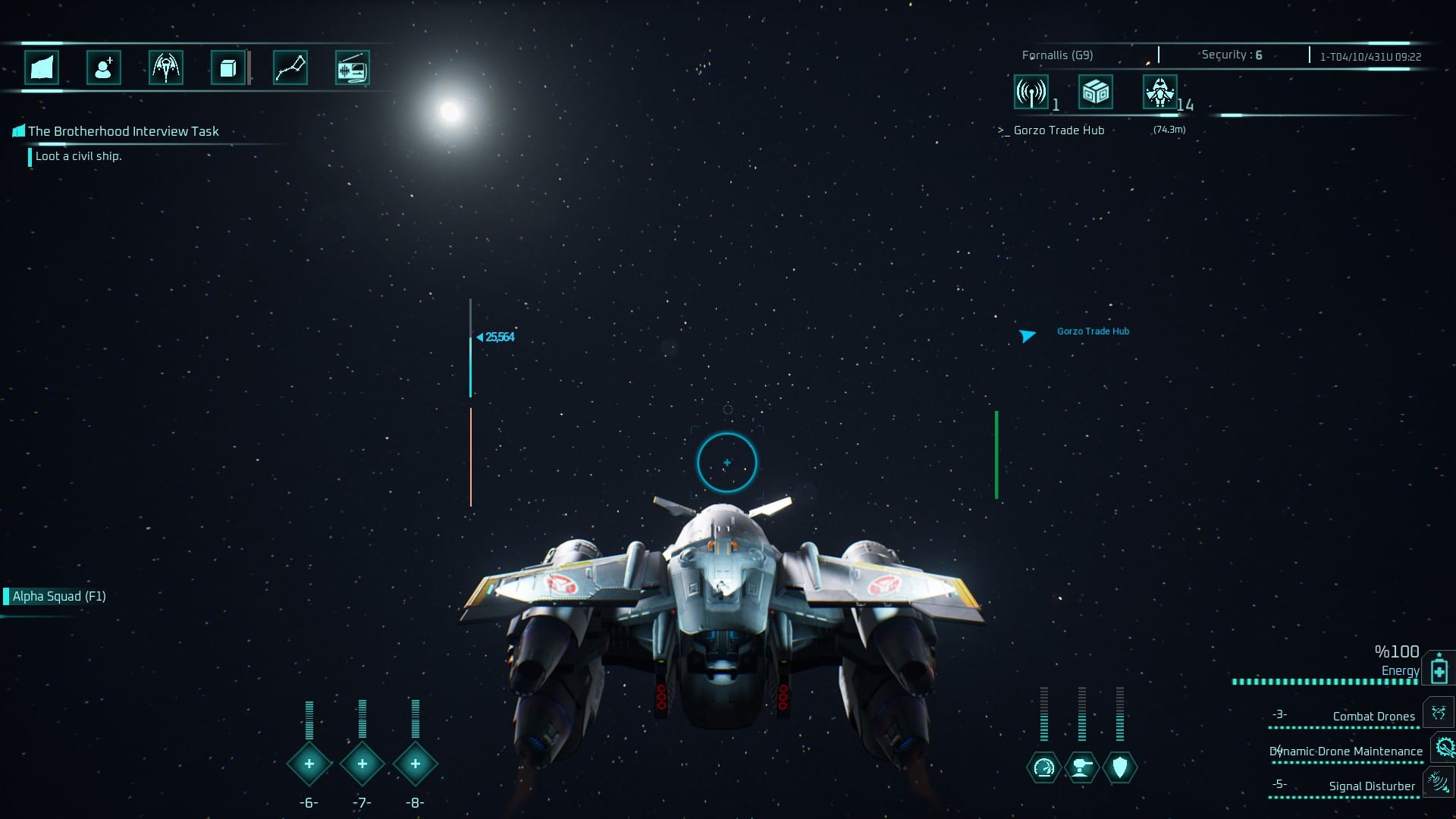Show the signal antenna scanner list
Viewport: 1456px width, 819px height.
coord(1031,93)
